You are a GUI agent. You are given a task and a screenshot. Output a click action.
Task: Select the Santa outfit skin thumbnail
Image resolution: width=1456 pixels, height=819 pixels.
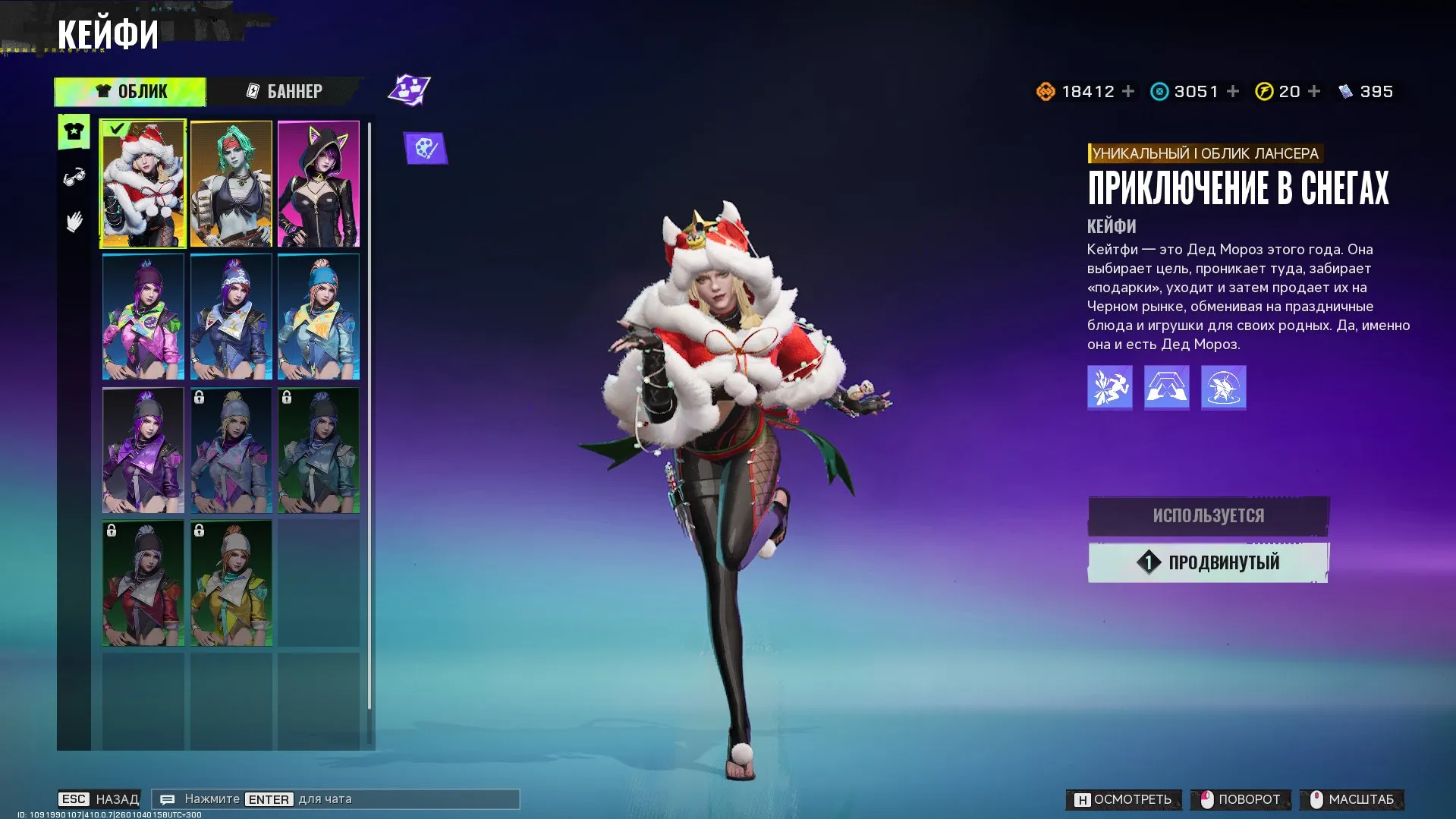143,184
